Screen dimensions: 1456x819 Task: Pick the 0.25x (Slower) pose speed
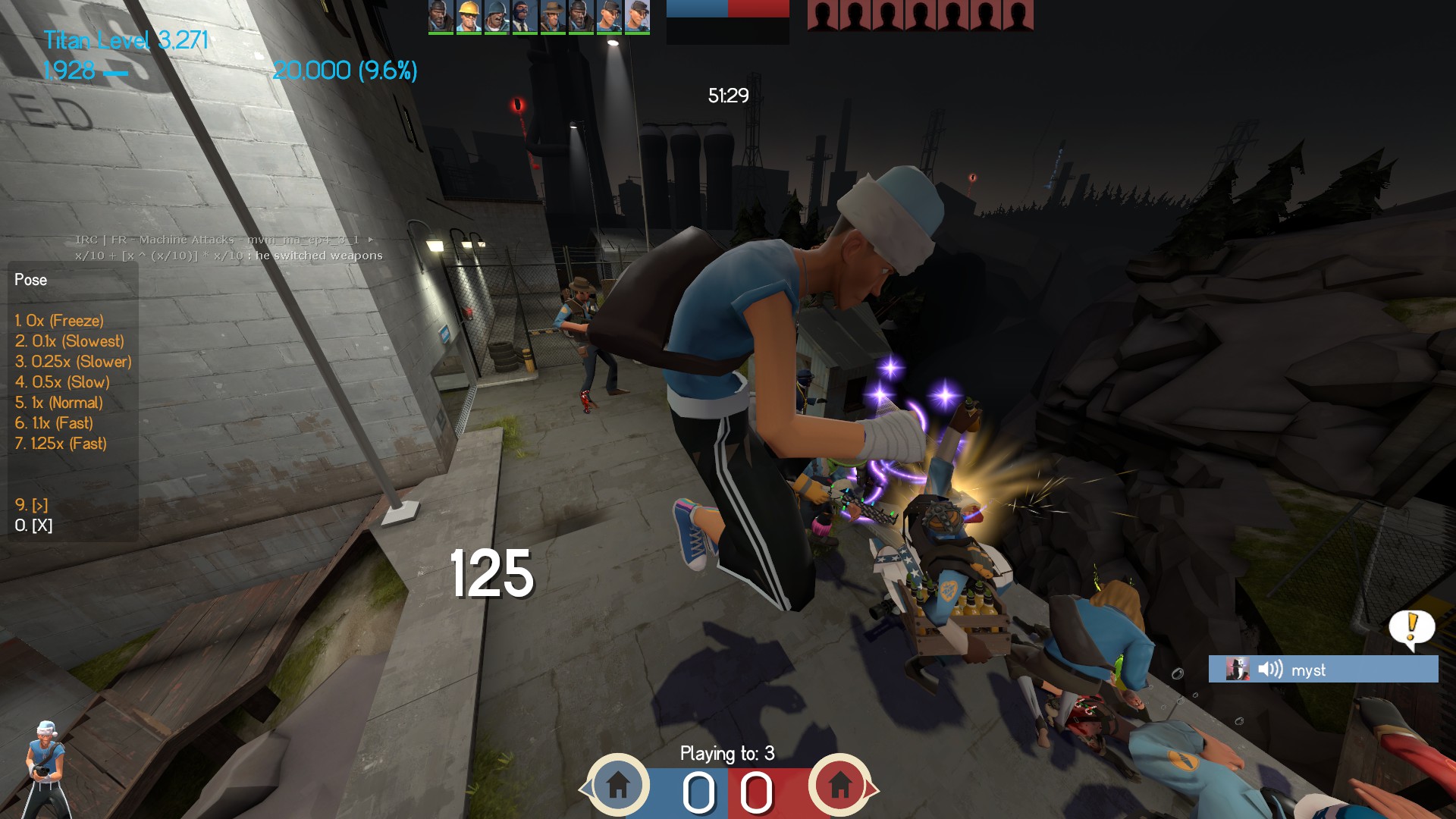73,362
